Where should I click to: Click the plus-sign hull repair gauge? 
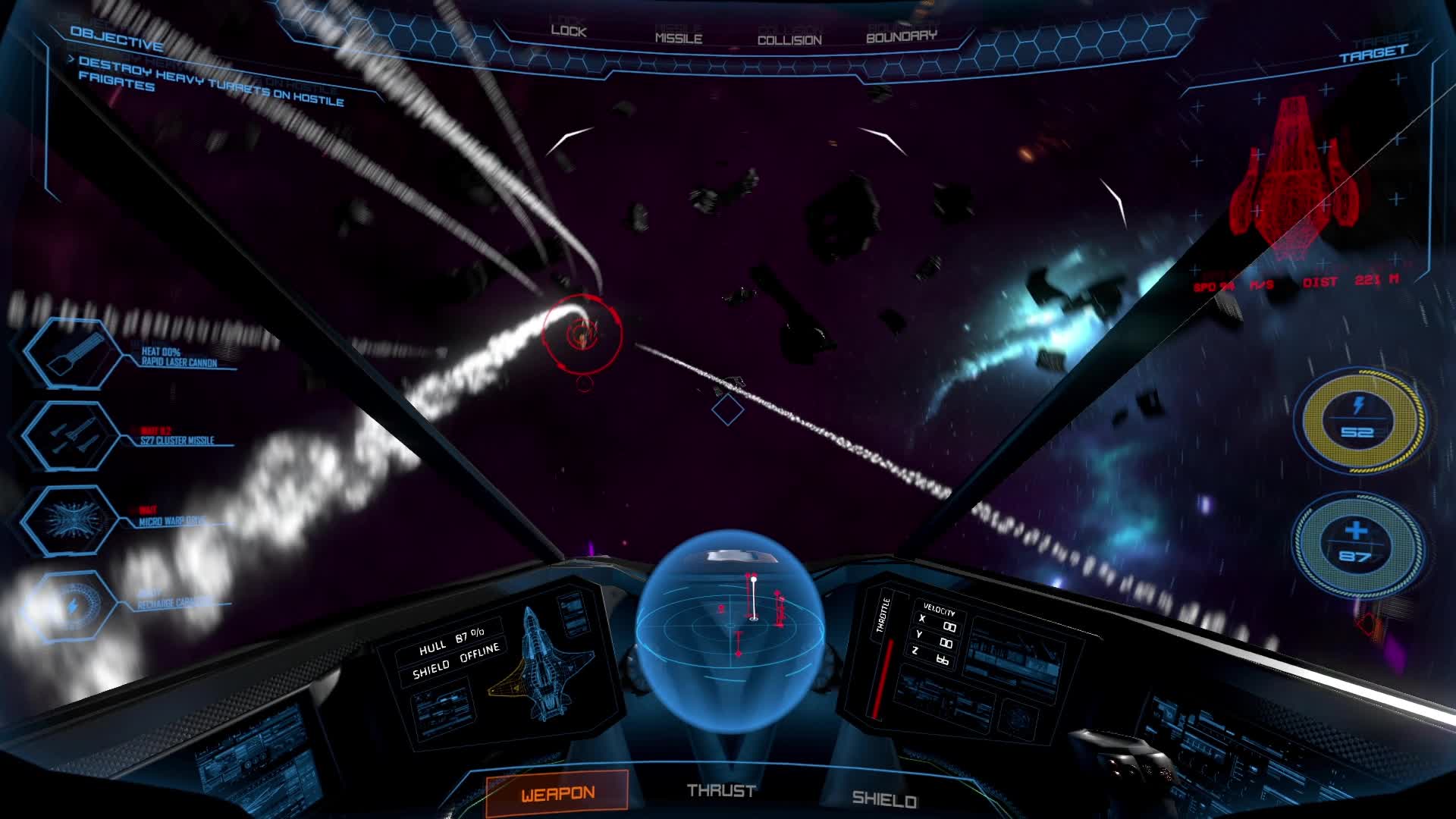click(1356, 542)
